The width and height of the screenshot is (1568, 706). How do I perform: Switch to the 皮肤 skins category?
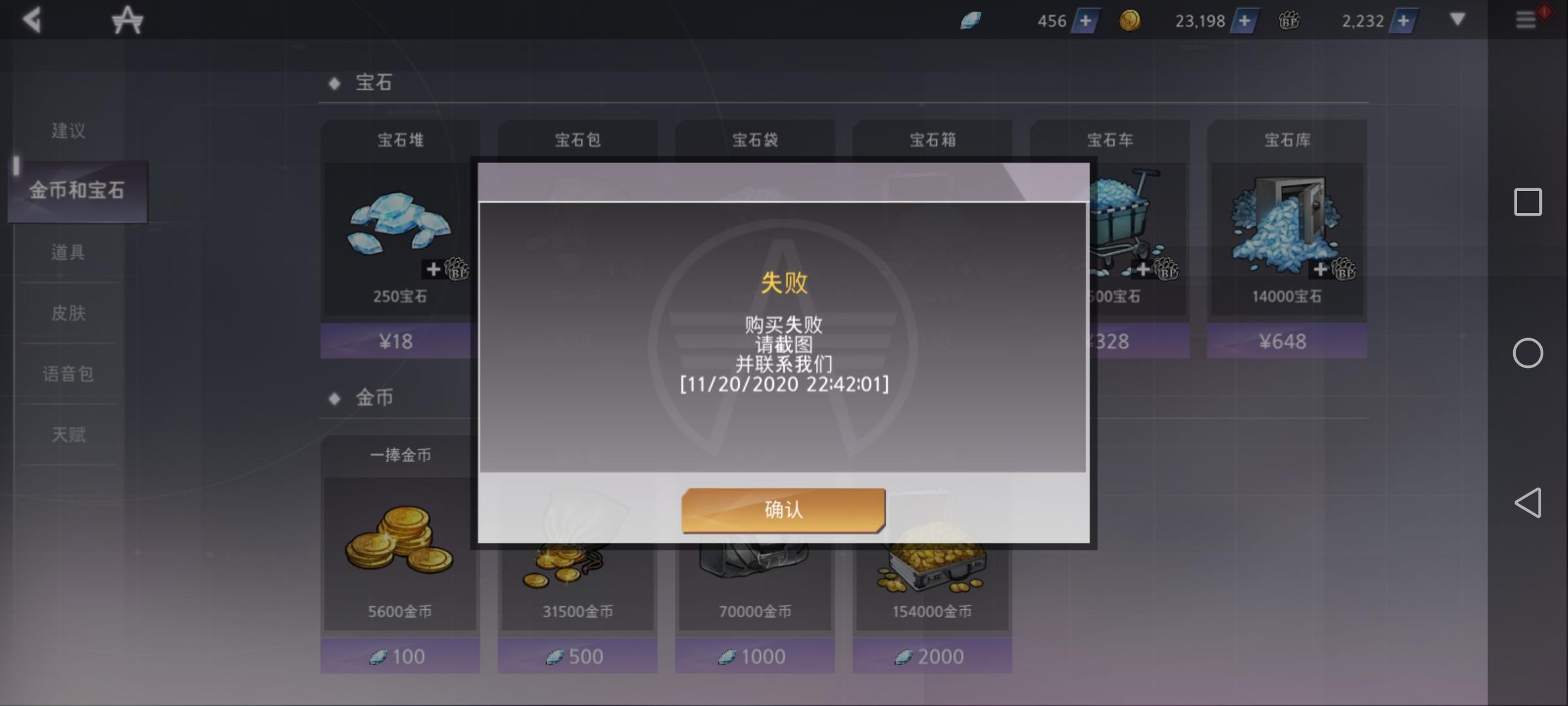(69, 313)
